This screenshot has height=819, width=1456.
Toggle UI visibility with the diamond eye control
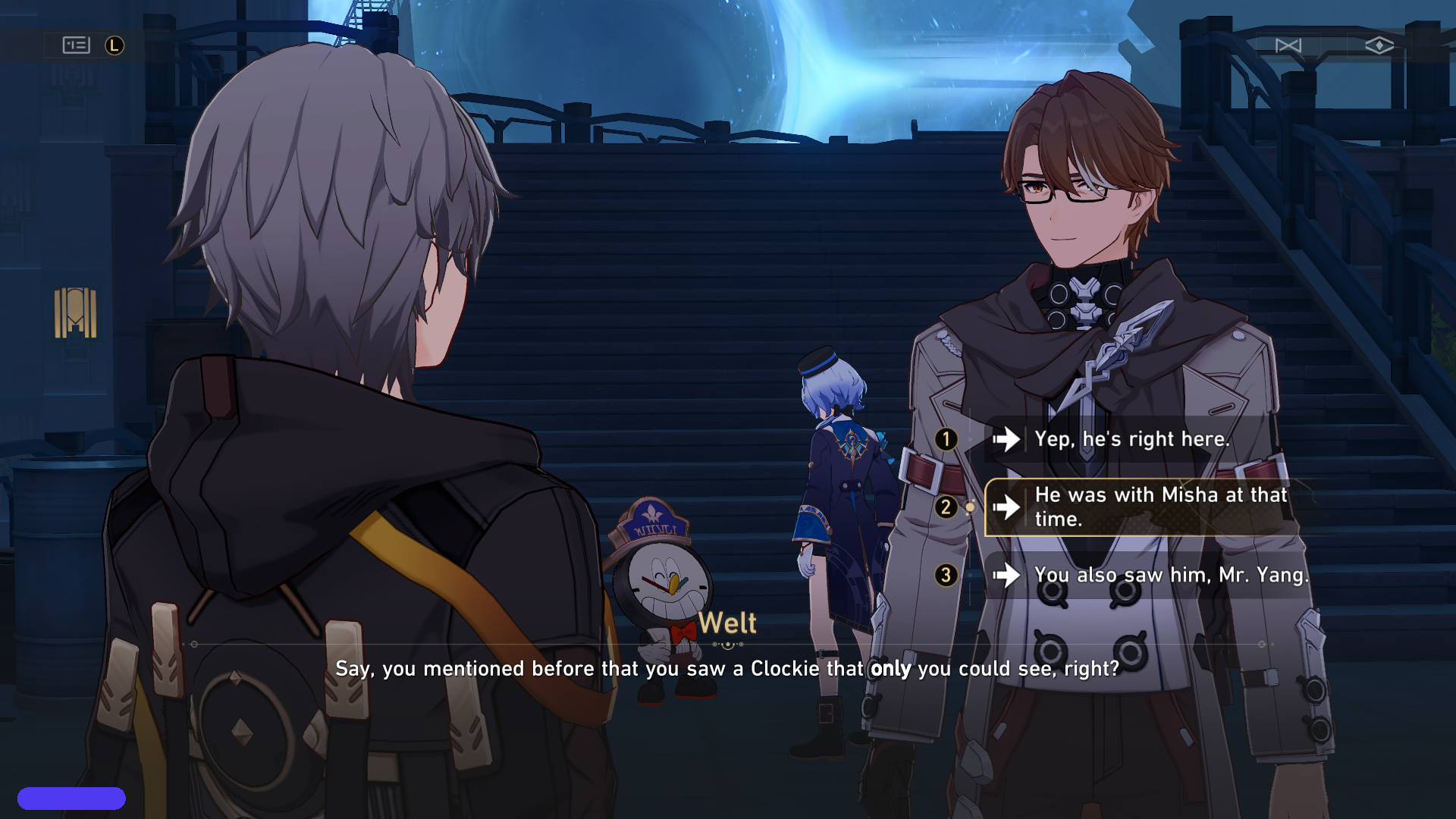point(1380,46)
